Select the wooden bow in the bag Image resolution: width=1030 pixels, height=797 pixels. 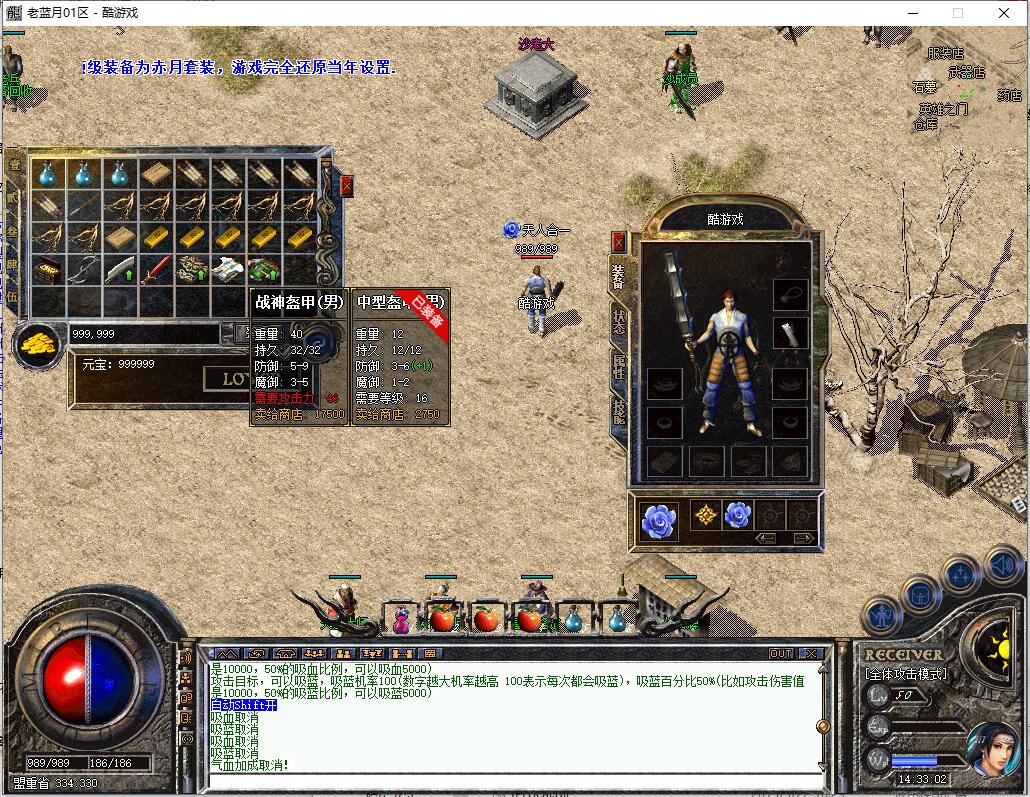point(83,269)
